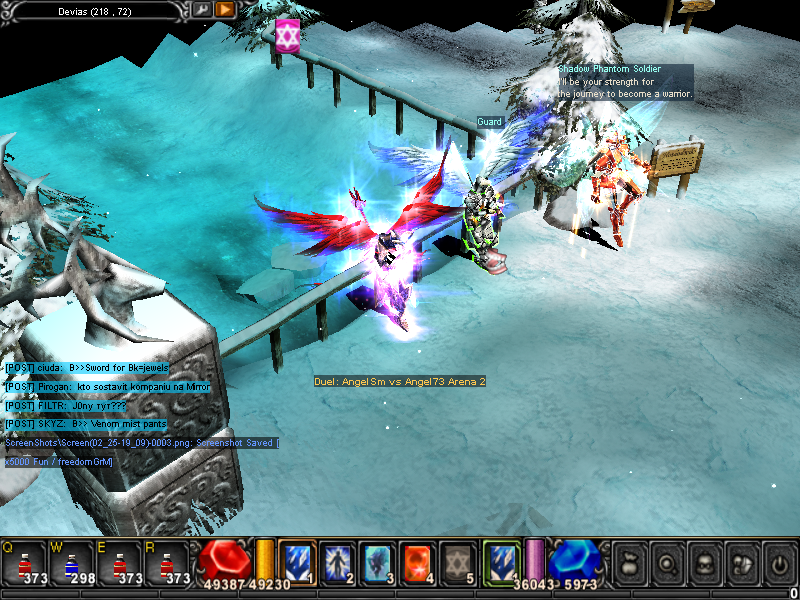Use the E slot red potion
Viewport: 800px width, 600px height.
tap(120, 560)
